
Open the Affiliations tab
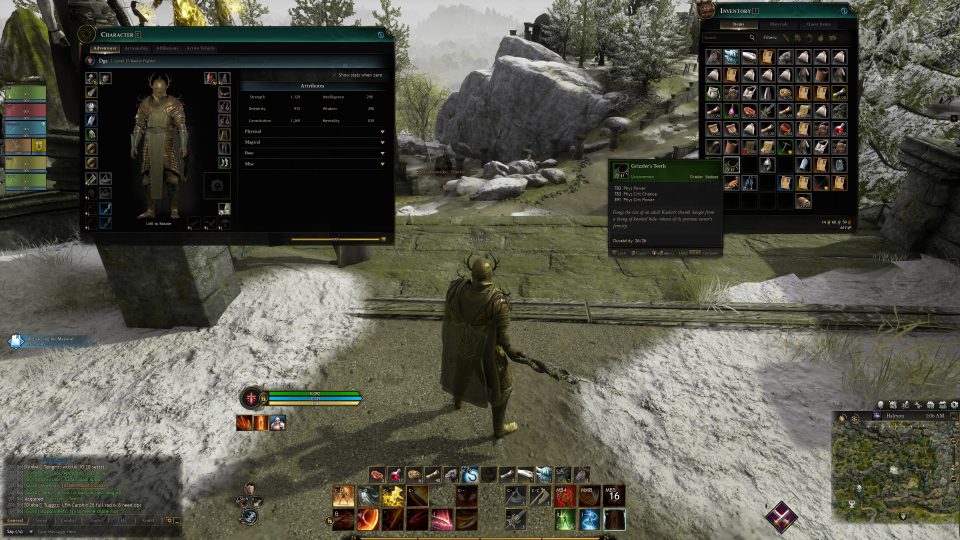click(167, 48)
